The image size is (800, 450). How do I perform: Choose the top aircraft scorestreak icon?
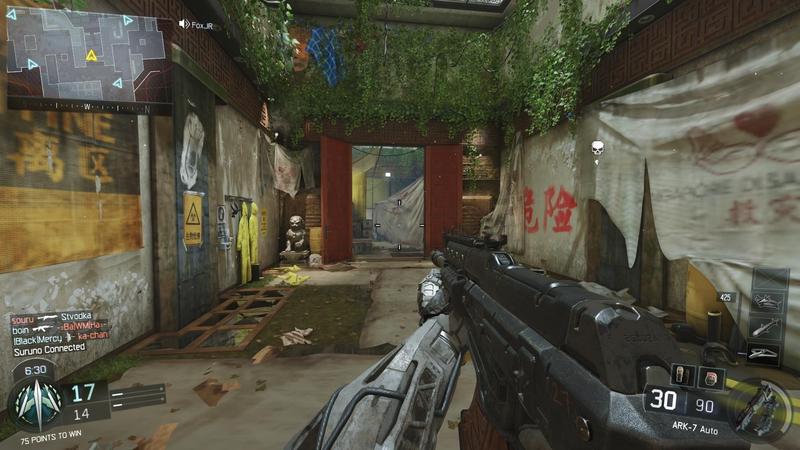pyautogui.click(x=768, y=301)
